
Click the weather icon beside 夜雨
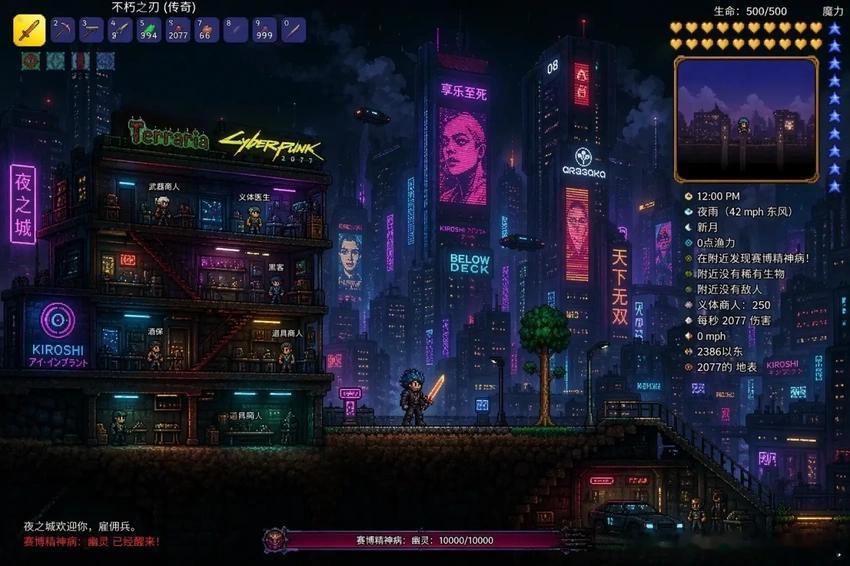[688, 213]
